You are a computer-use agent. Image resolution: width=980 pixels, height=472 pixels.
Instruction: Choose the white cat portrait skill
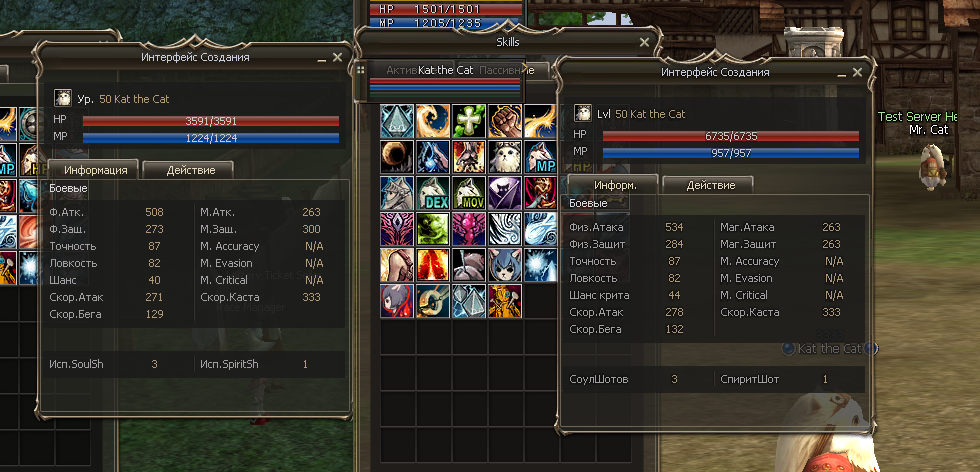coord(504,156)
